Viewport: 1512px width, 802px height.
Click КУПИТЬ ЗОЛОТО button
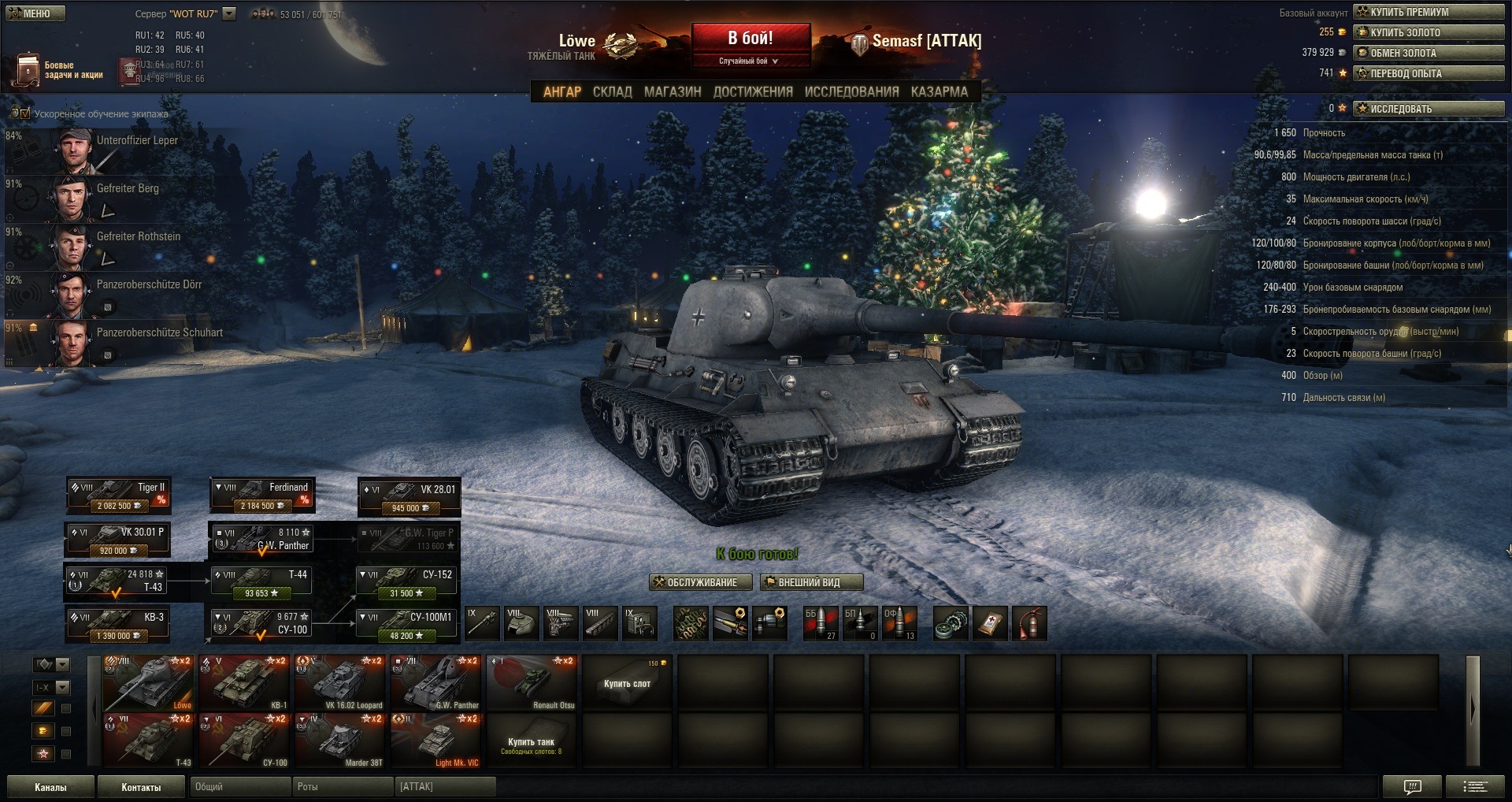point(1428,32)
